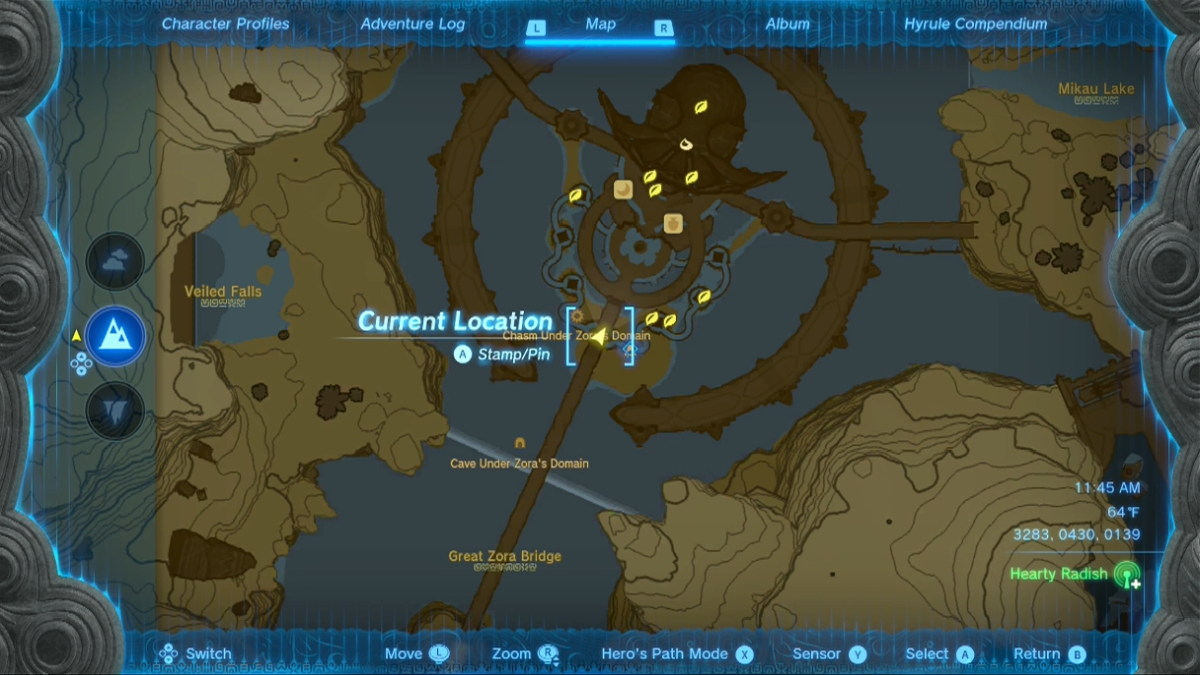Select the Chasm Under Zora's Domain marker

click(629, 349)
